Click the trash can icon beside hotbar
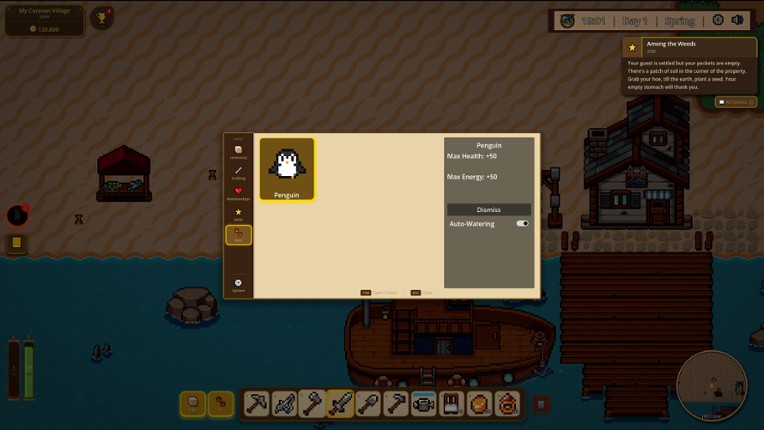The image size is (764, 430). [540, 404]
